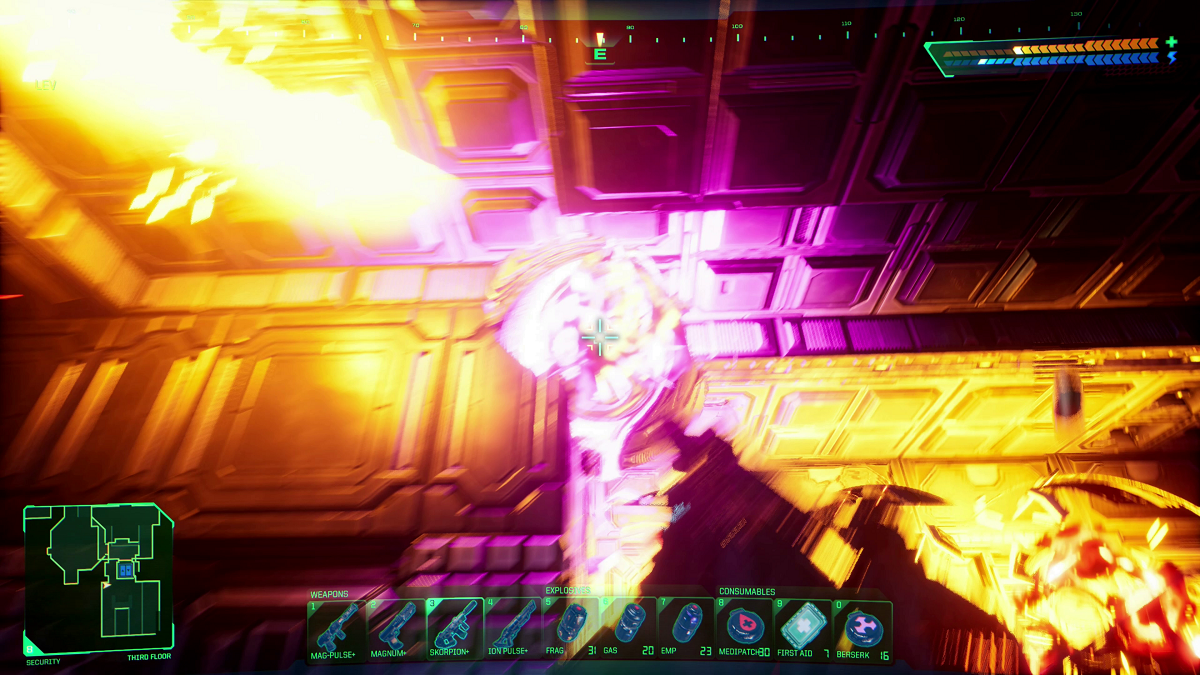
Task: Choose the Skorpion+ weapon slot
Action: click(x=455, y=629)
